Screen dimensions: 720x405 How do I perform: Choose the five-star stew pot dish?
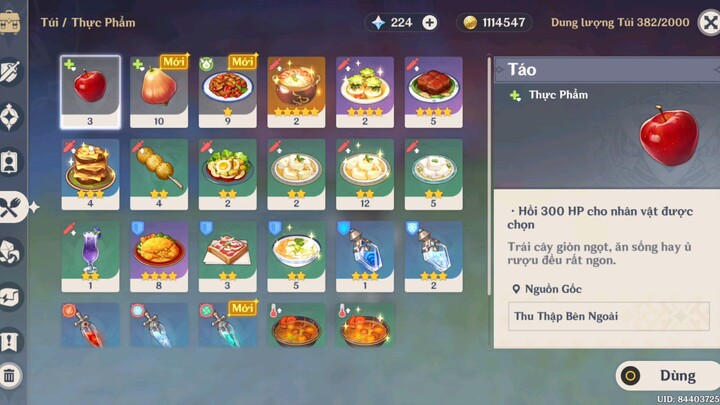coord(296,90)
